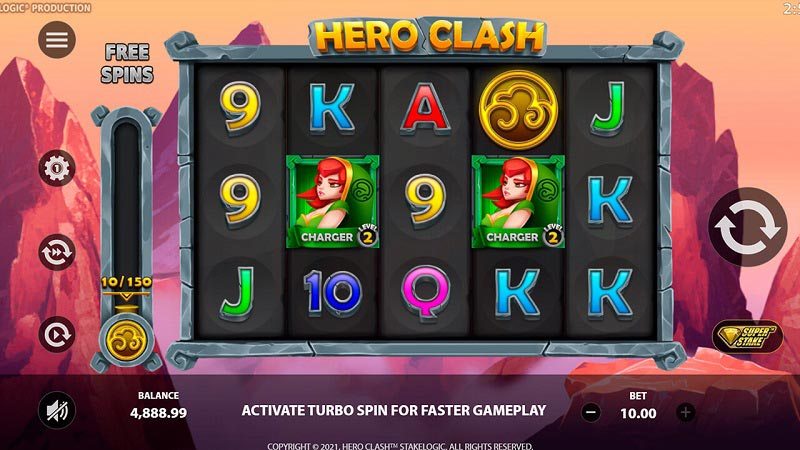This screenshot has width=800, height=450.
Task: Toggle the muted speaker sound icon
Action: click(x=57, y=409)
